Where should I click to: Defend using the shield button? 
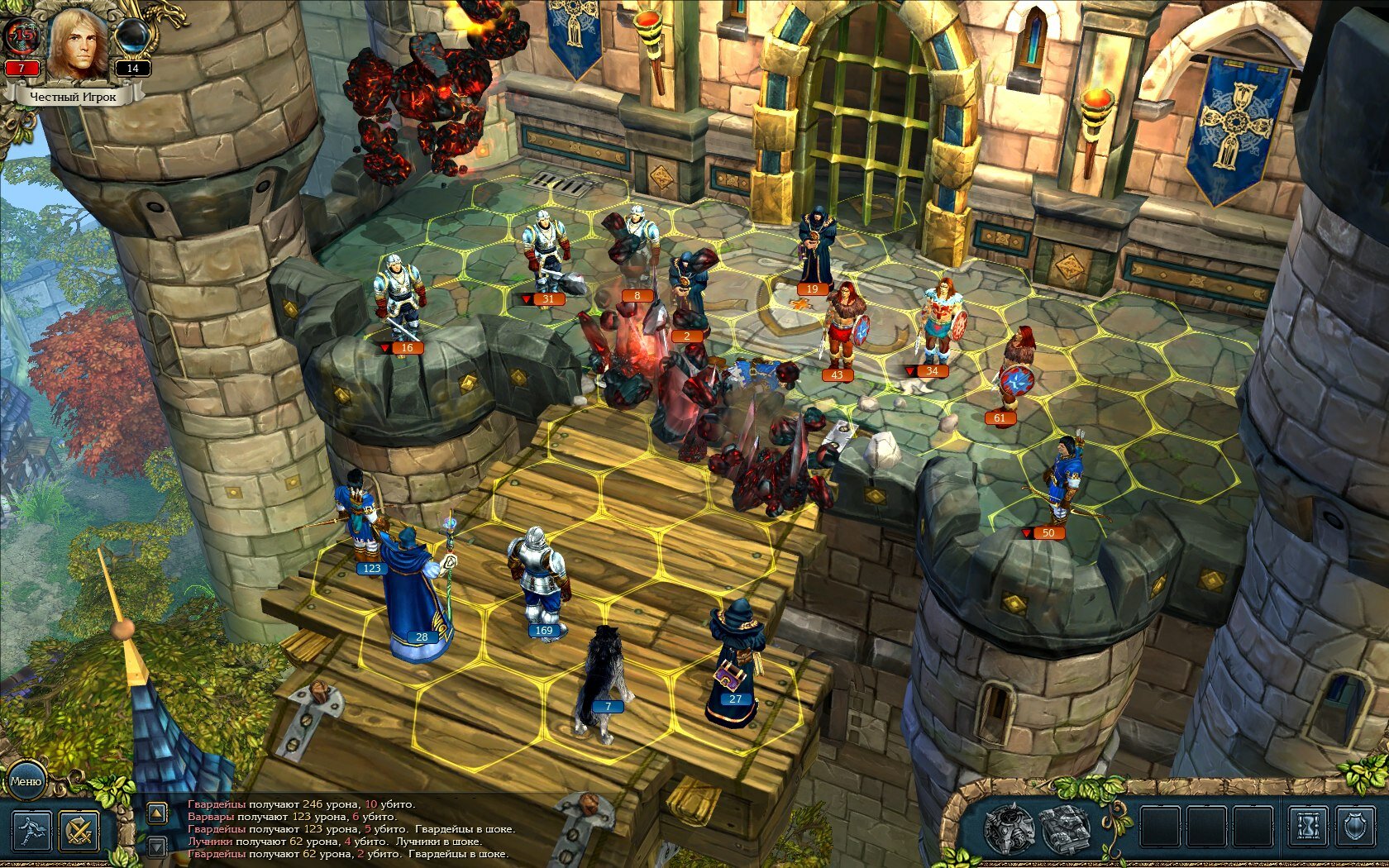click(x=1355, y=827)
